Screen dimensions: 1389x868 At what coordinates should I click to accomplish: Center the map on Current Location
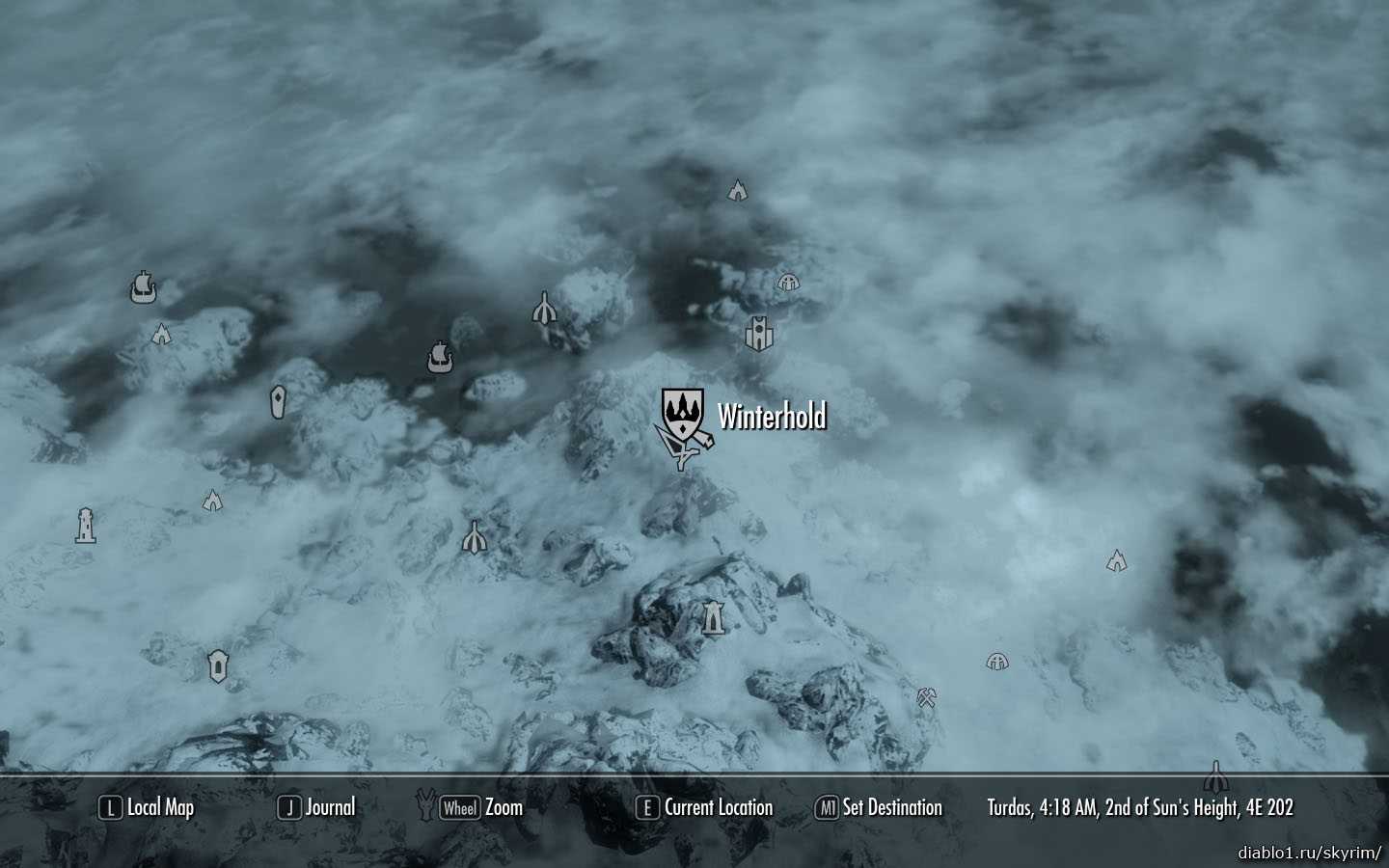pyautogui.click(x=704, y=808)
